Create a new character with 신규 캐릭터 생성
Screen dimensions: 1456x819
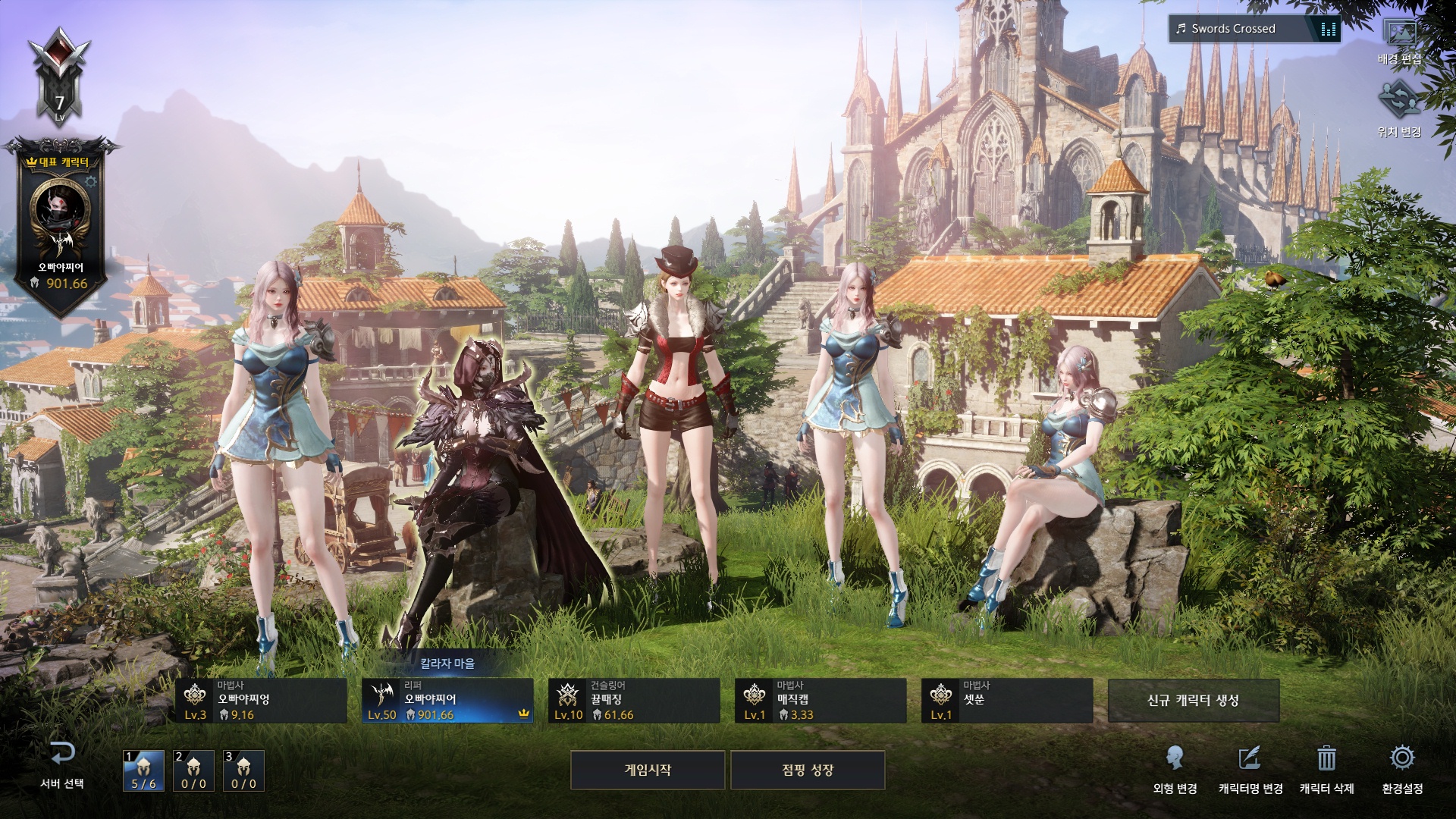(1193, 700)
